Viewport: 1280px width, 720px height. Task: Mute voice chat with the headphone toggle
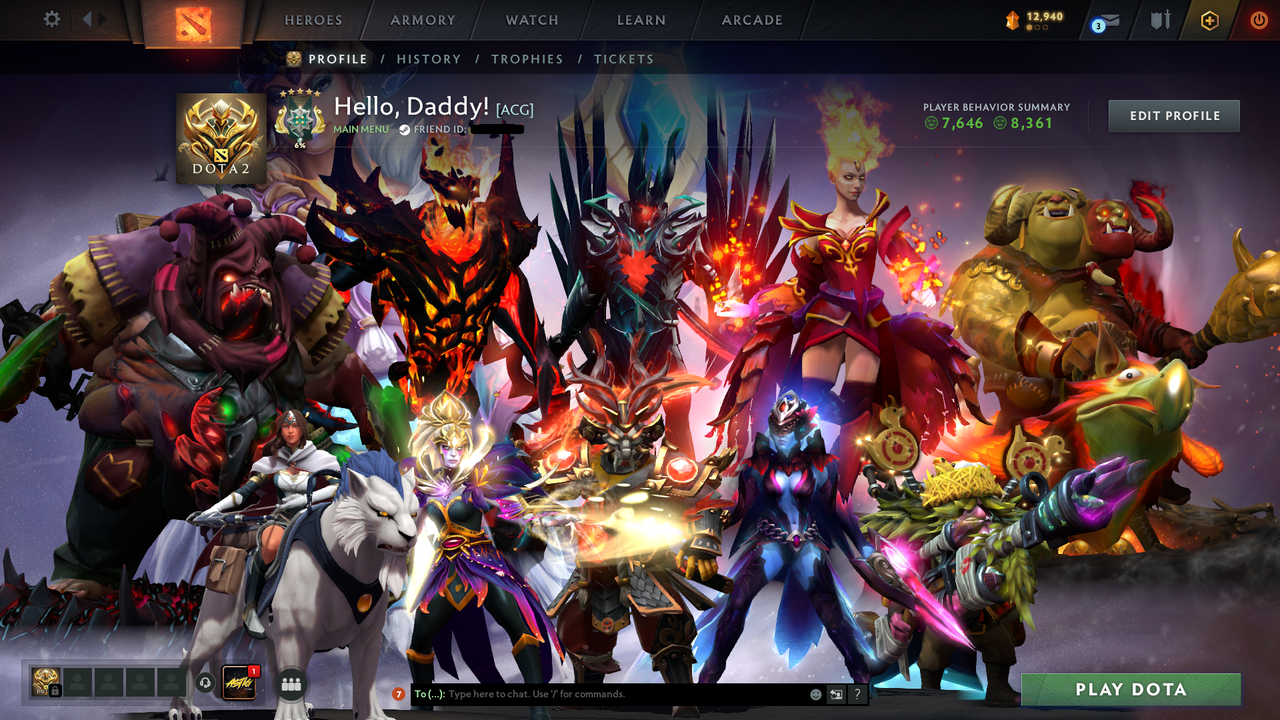(x=206, y=682)
